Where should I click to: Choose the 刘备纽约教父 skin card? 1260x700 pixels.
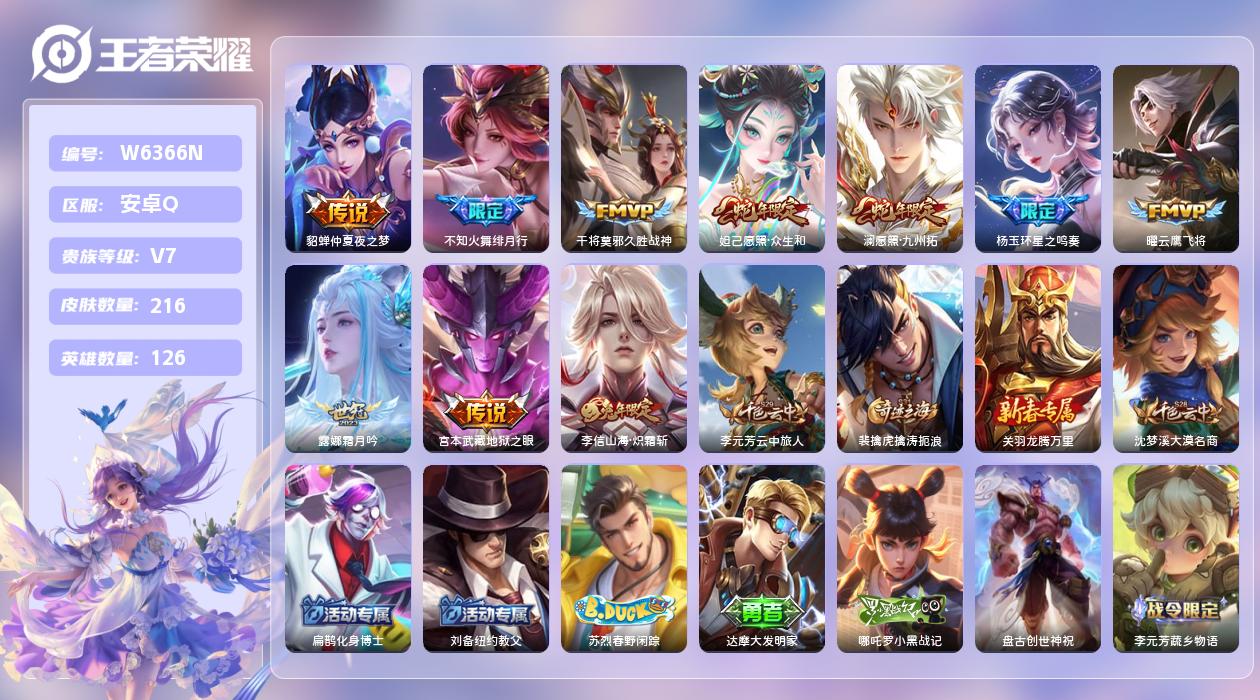point(485,558)
